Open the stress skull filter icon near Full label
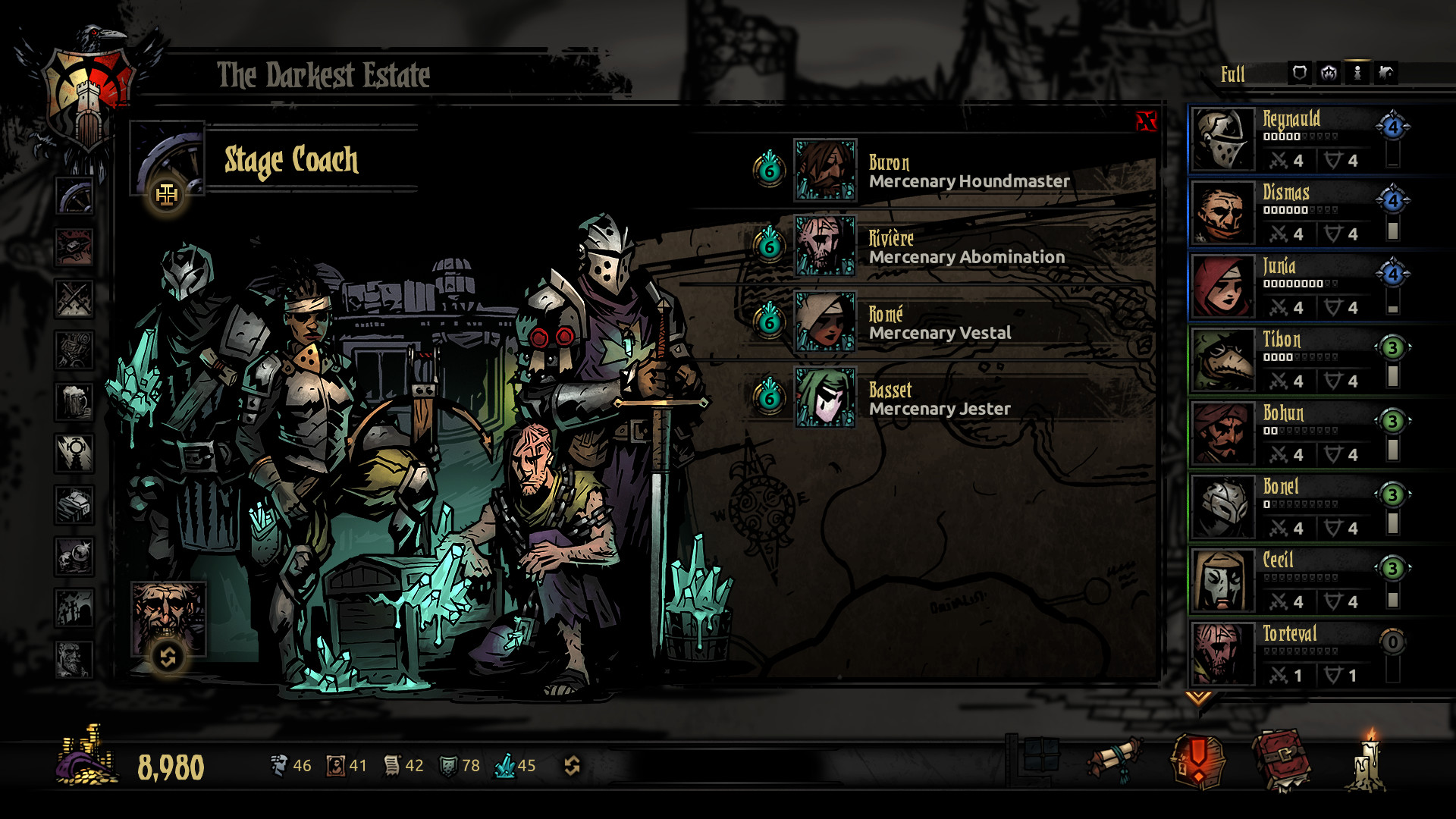Screen dimensions: 1456x819 click(x=1328, y=74)
